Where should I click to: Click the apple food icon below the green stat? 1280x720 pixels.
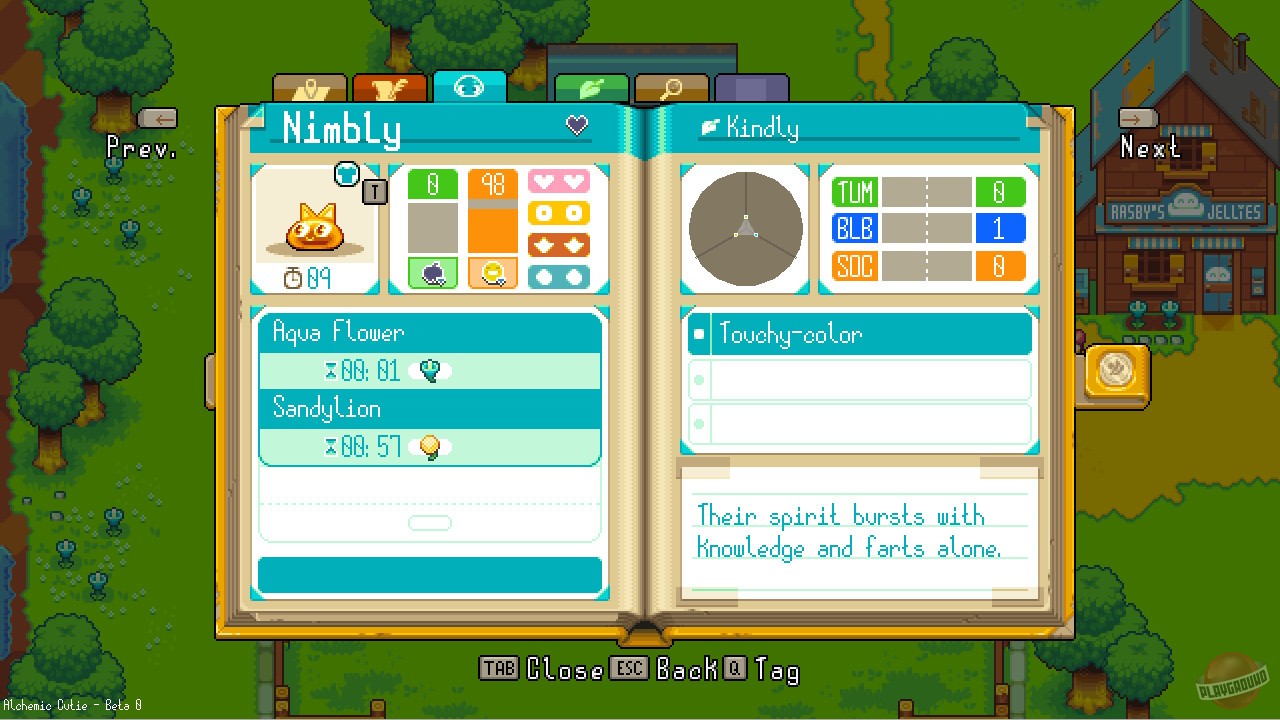[435, 272]
